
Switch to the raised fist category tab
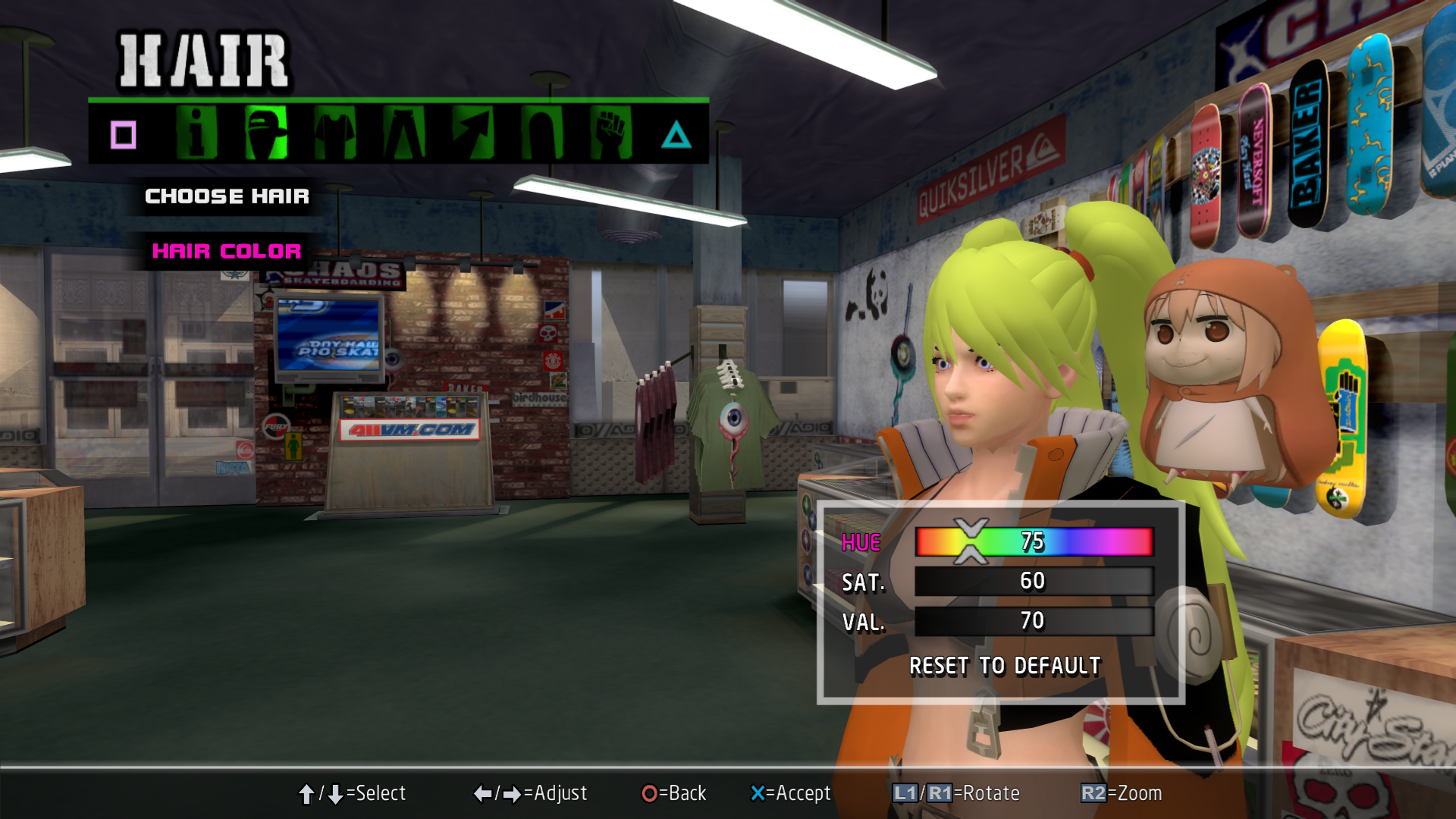(x=610, y=133)
